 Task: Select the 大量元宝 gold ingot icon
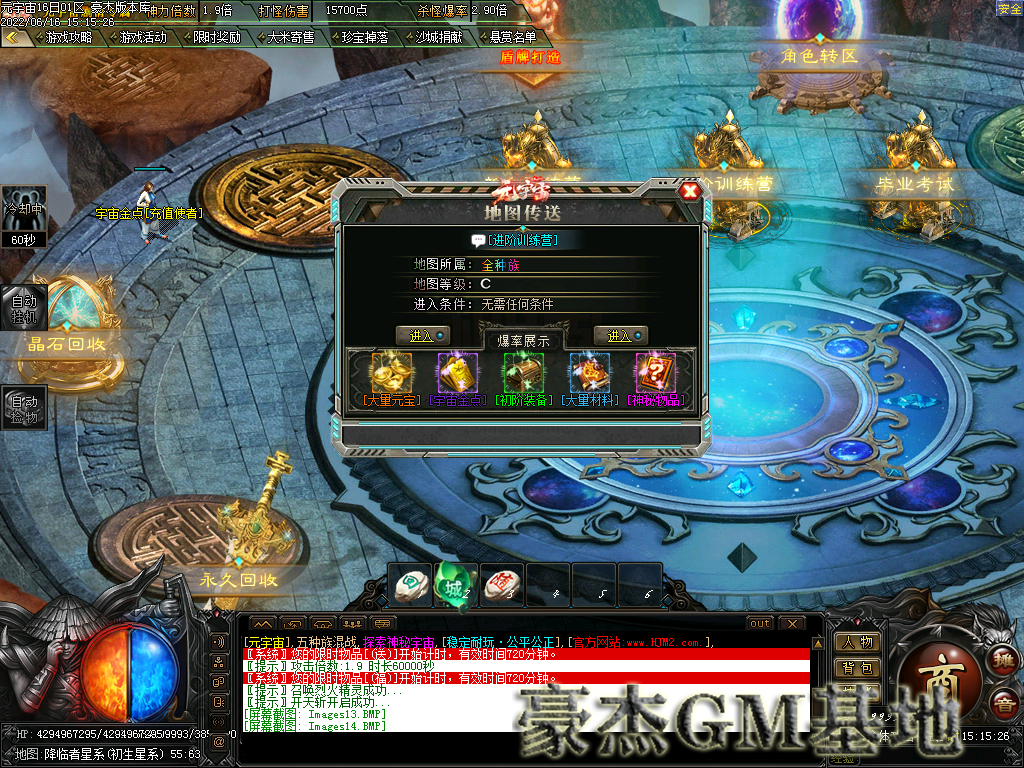(x=391, y=373)
